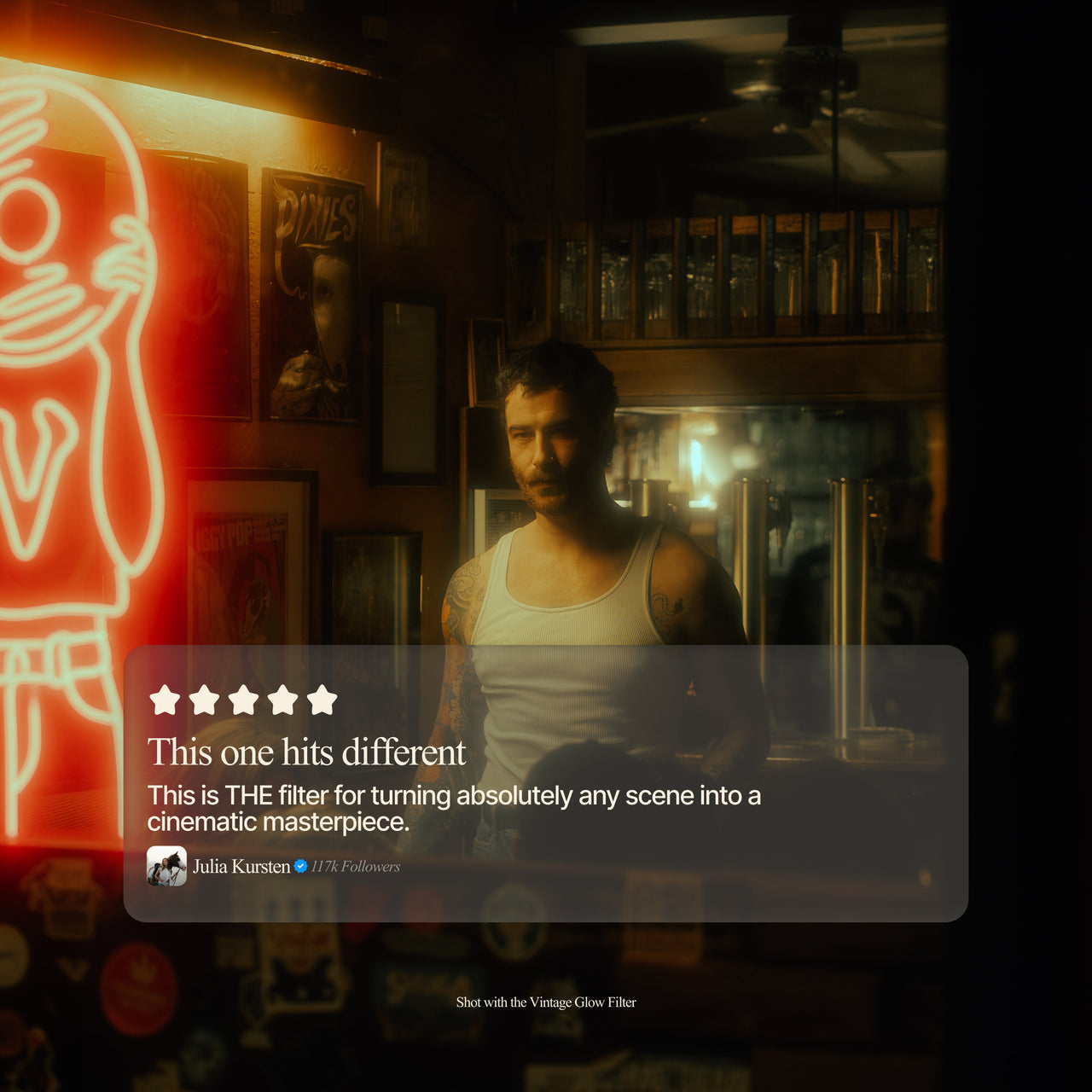The image size is (1092, 1092).
Task: Click the 117k Followers text
Action: point(355,867)
